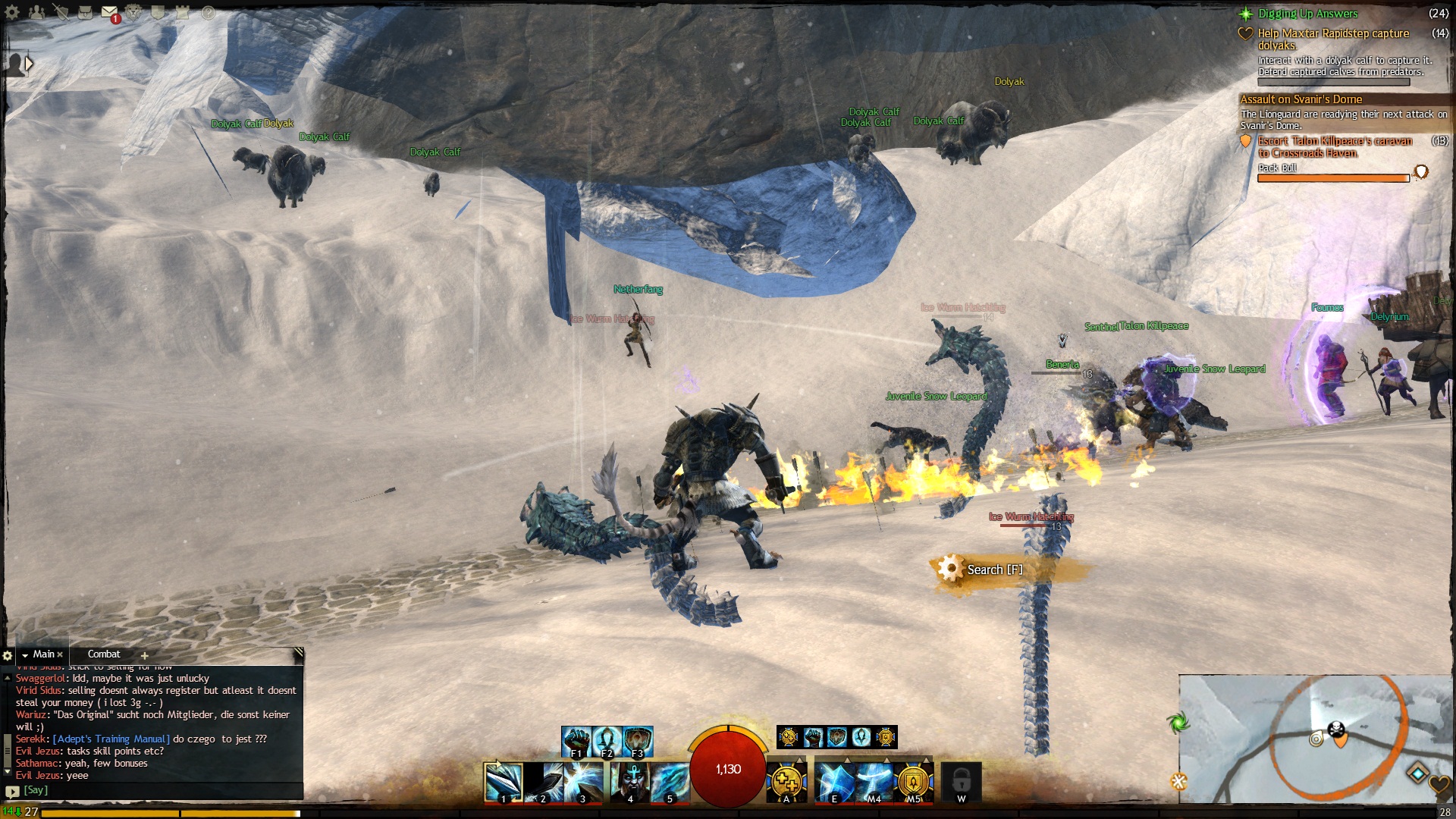The image size is (1456, 819).
Task: Activate the F1 fist virtue
Action: pyautogui.click(x=576, y=739)
